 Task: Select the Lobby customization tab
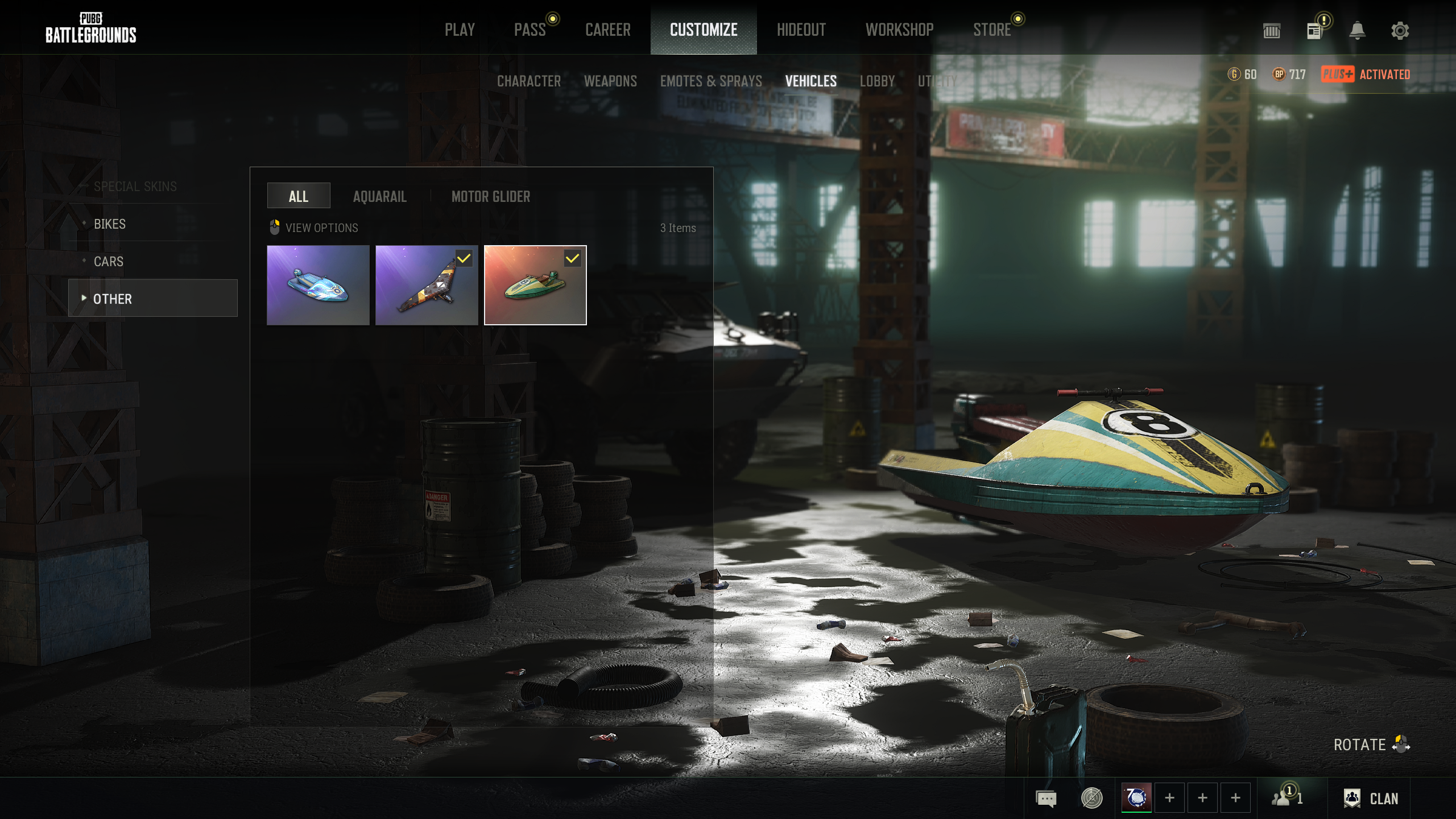click(877, 81)
